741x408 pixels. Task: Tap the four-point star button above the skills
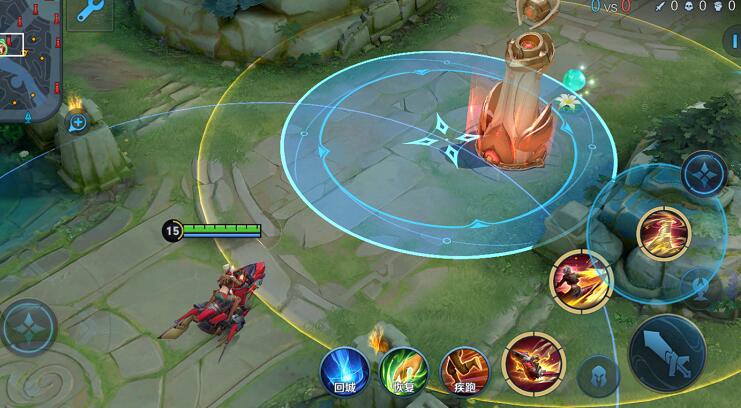pos(703,173)
